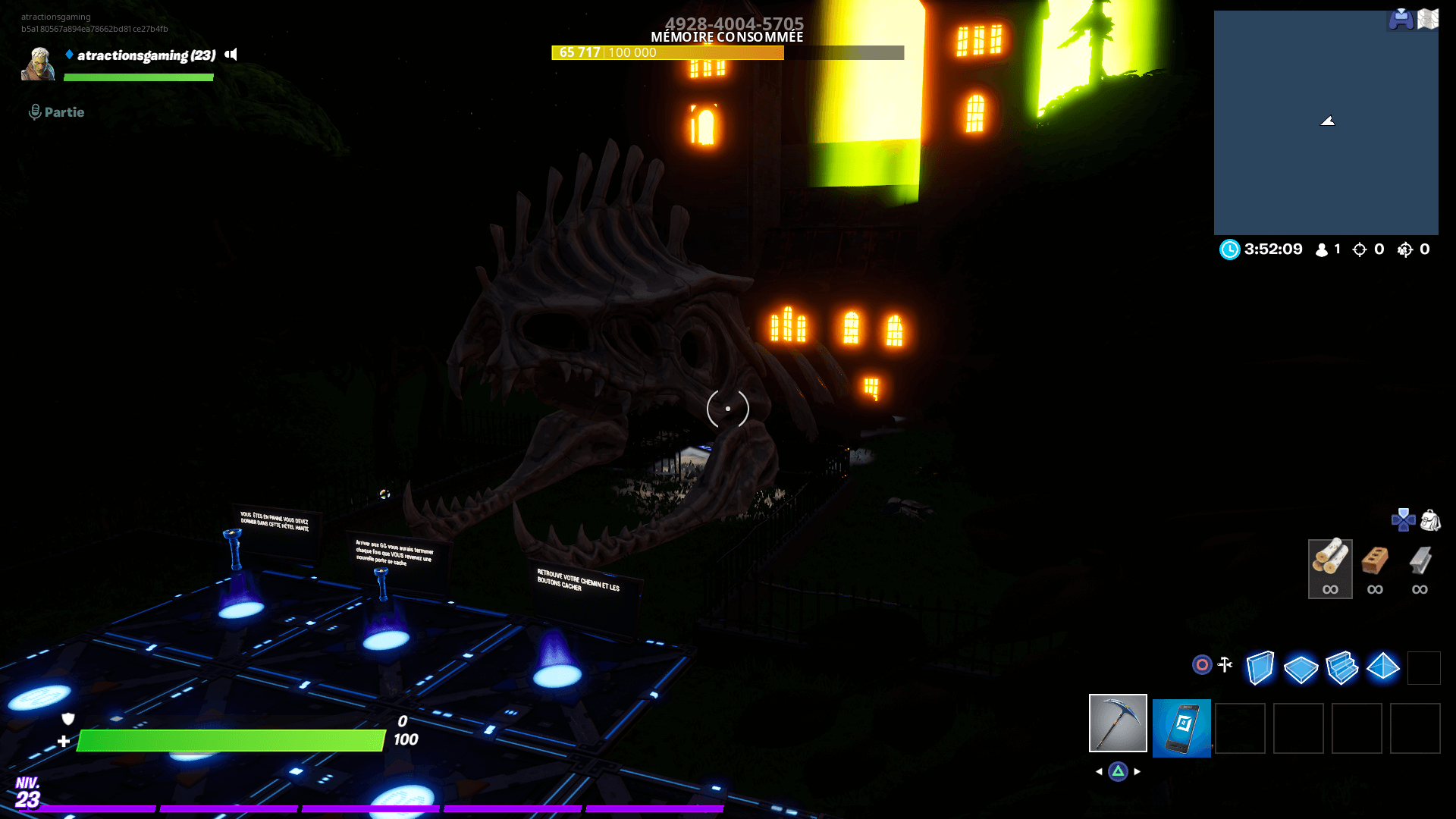The height and width of the screenshot is (819, 1456).
Task: Select the floor building piece
Action: tap(1301, 668)
